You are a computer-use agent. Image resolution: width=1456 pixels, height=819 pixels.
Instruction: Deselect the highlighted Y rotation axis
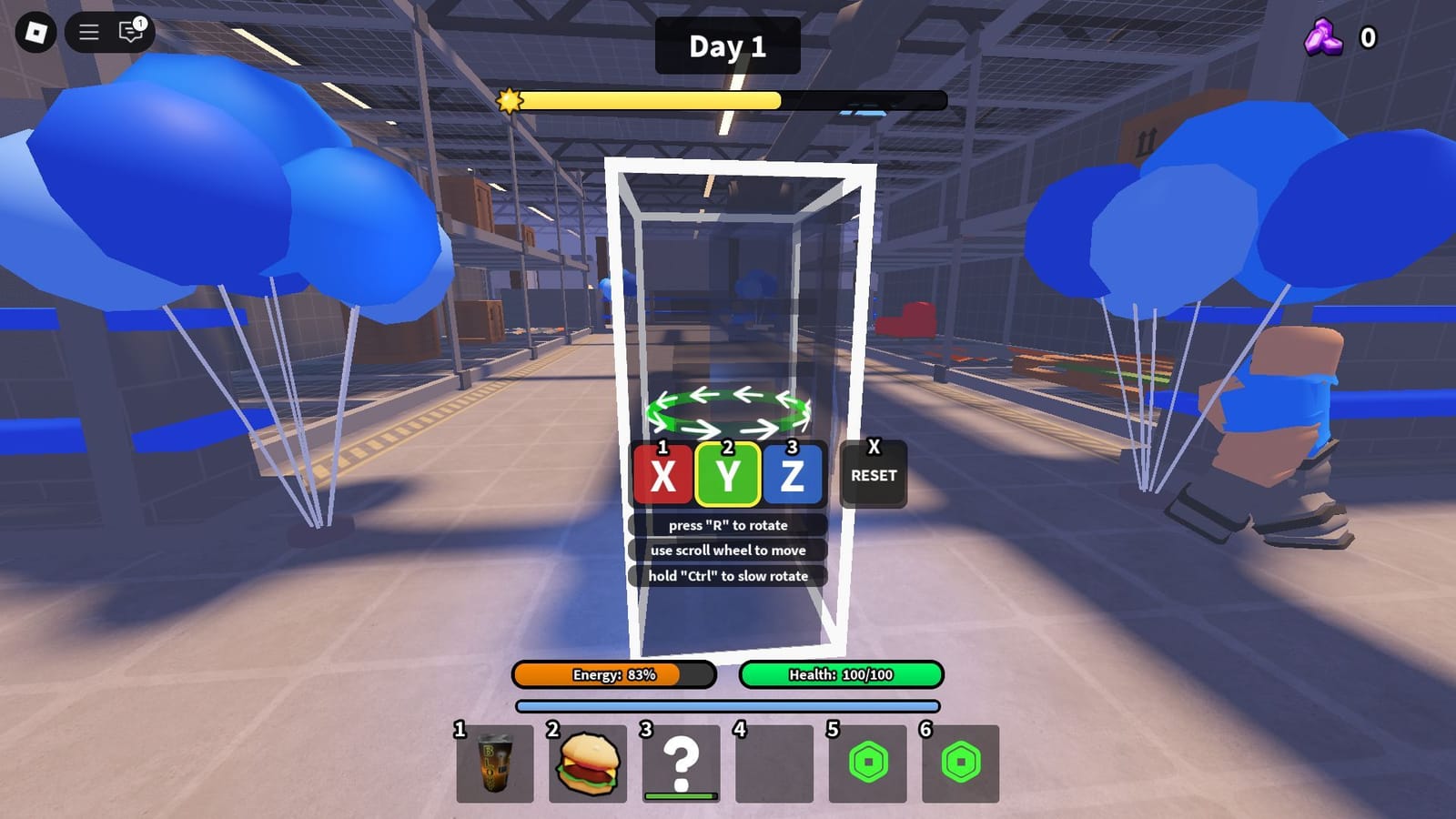pos(728,476)
